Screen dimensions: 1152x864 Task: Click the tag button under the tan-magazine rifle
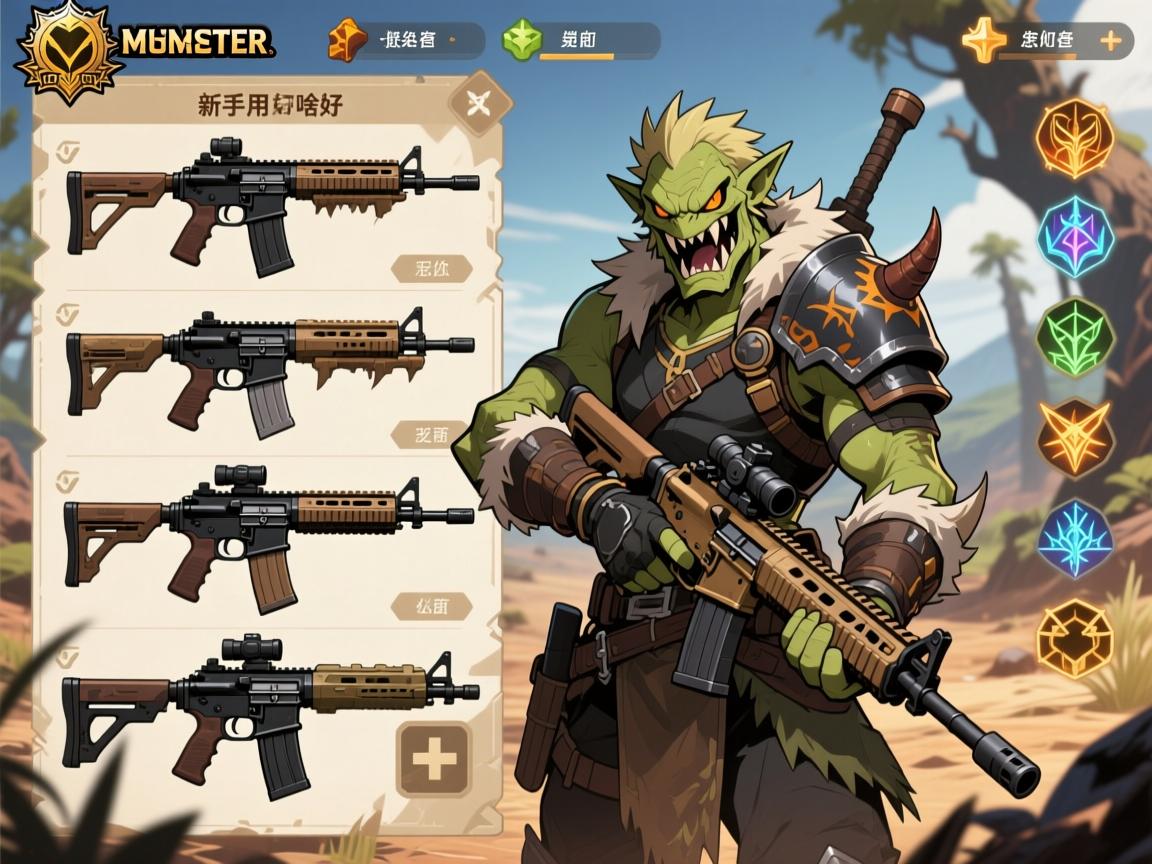[x=431, y=605]
